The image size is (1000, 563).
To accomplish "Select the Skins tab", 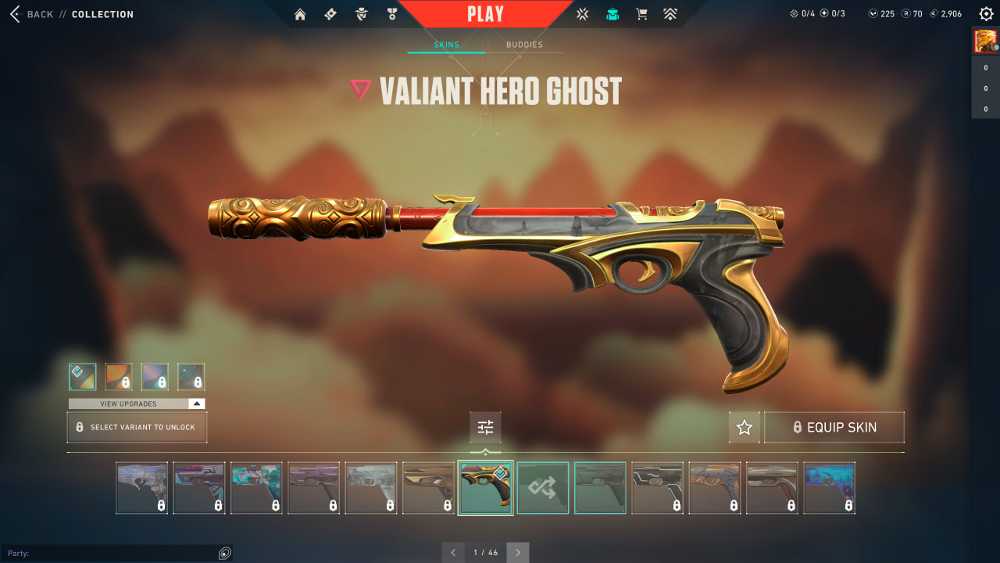I will point(446,45).
